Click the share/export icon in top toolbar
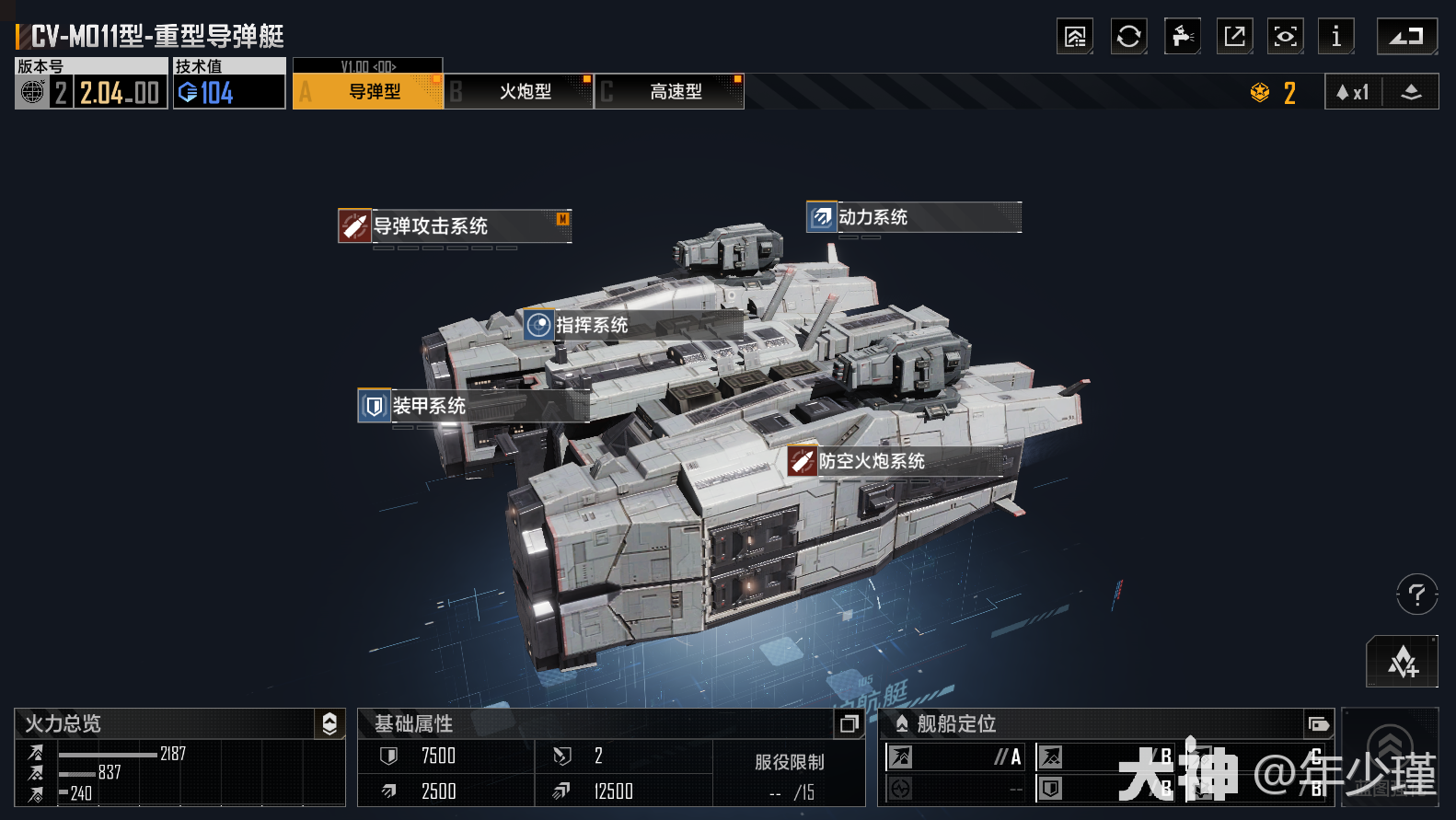This screenshot has width=1456, height=820. coord(1234,36)
